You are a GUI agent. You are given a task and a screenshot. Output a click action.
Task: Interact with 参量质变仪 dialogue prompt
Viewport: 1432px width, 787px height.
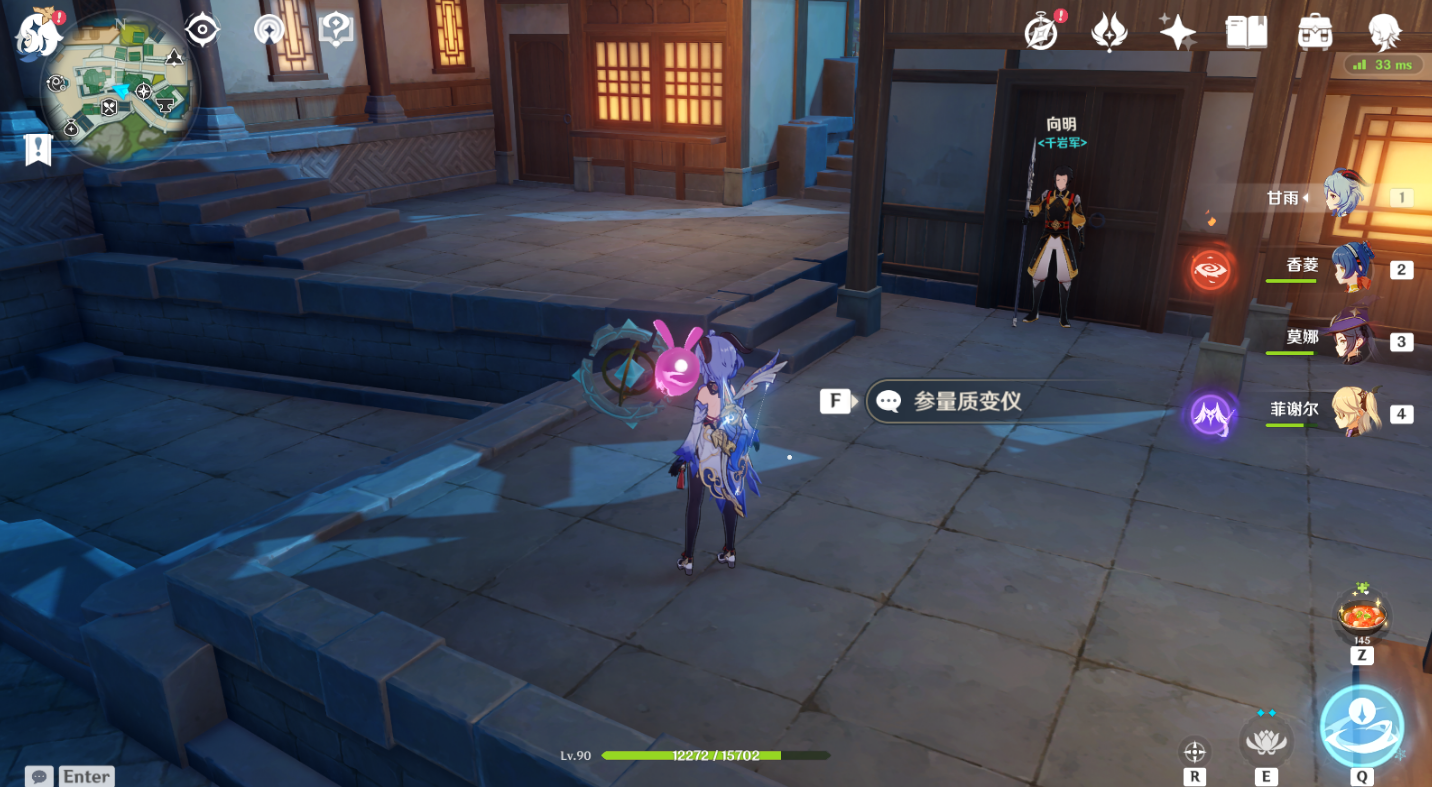[965, 402]
